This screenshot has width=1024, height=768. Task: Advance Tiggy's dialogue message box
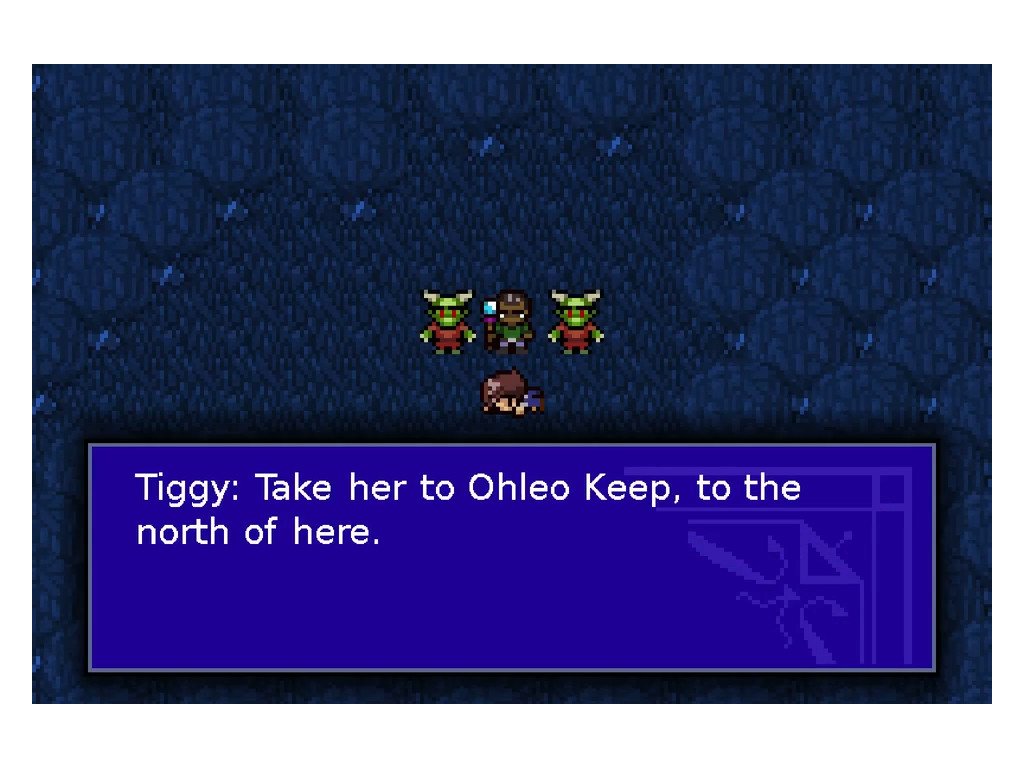coord(512,557)
